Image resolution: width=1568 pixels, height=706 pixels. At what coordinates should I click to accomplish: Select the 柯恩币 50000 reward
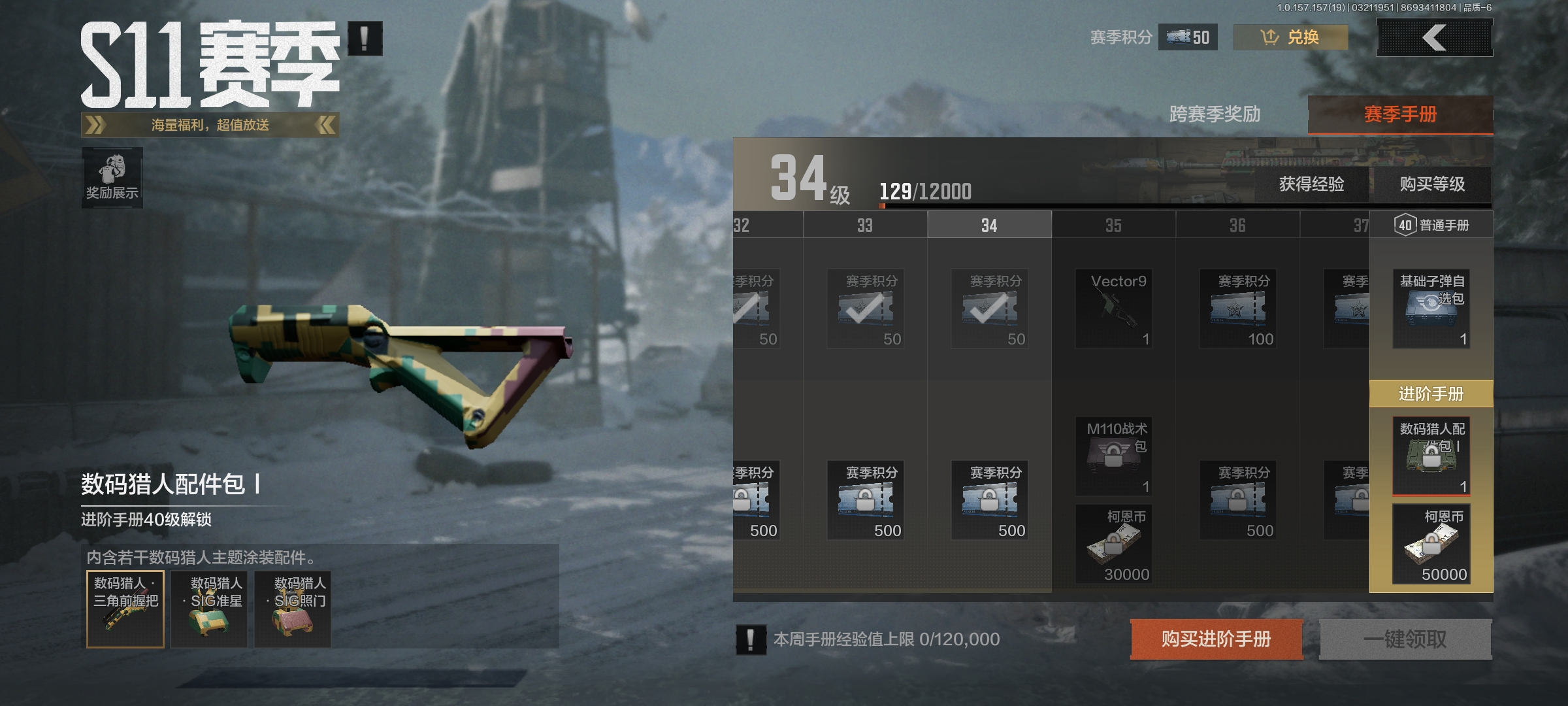pos(1431,544)
